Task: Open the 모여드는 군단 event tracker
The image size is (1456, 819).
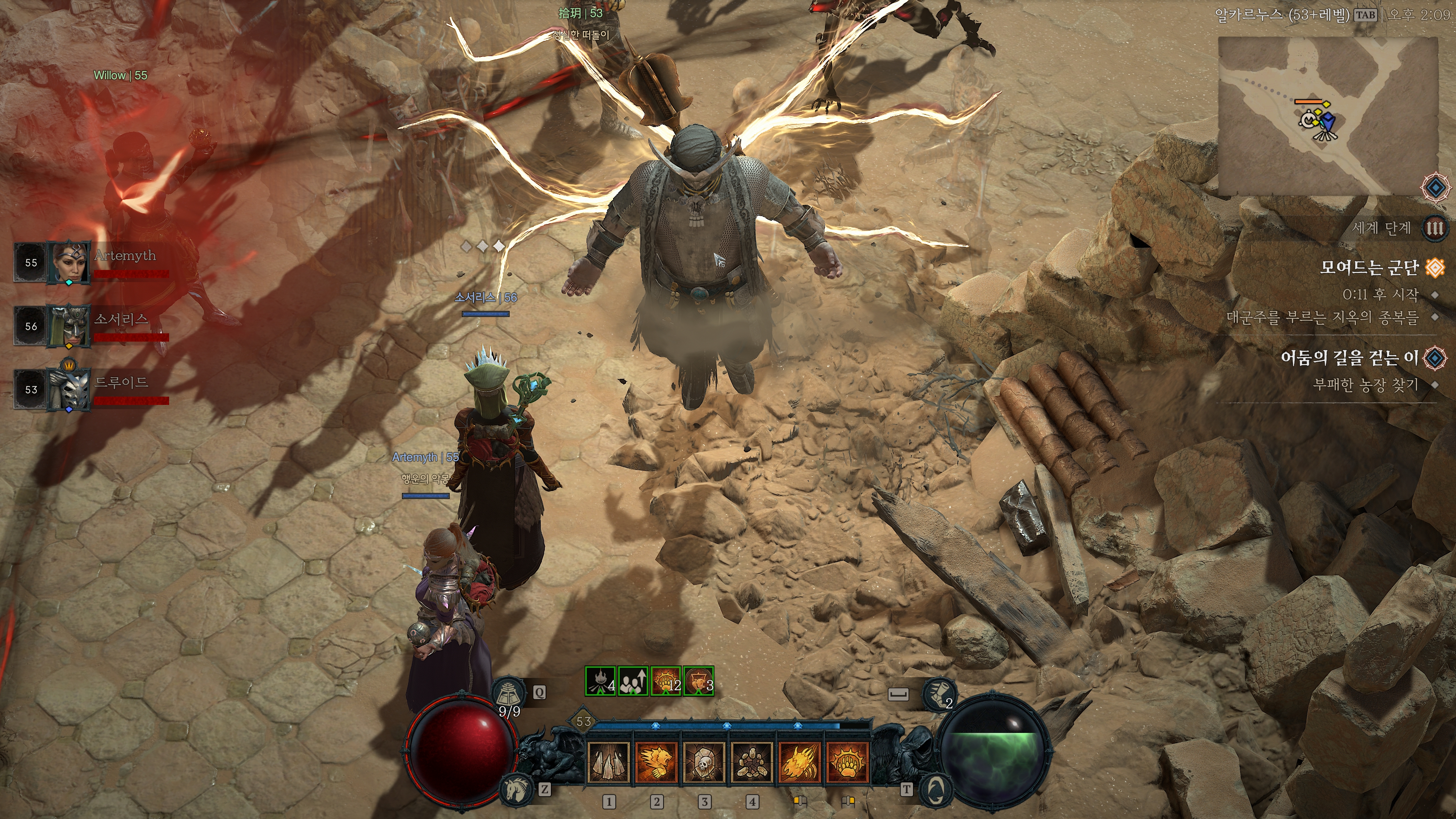Action: pyautogui.click(x=1370, y=267)
